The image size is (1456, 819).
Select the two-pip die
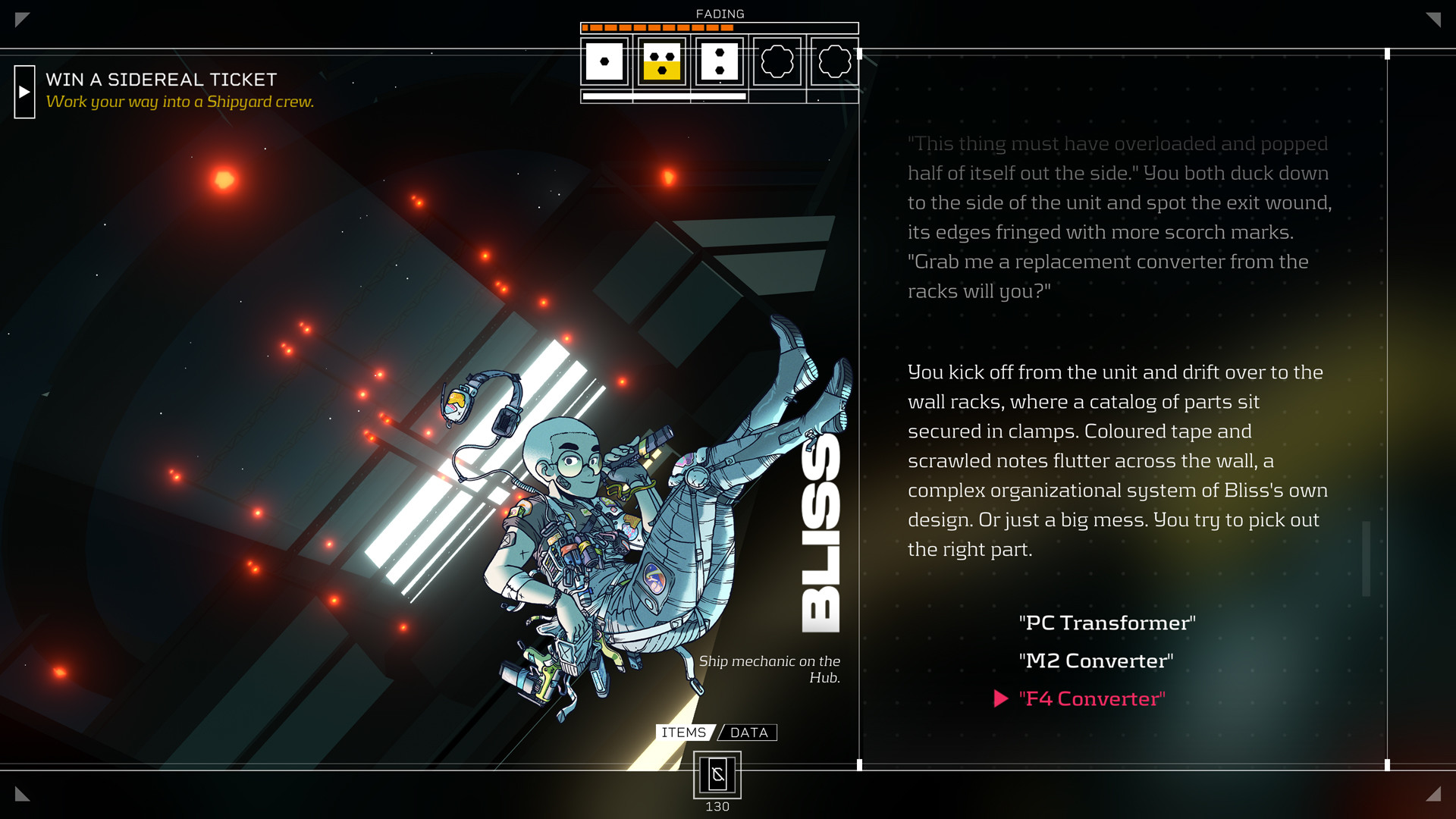717,62
